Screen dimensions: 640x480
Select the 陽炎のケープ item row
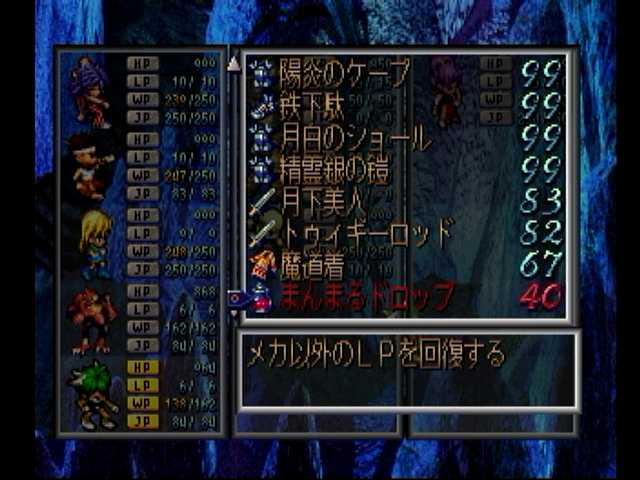pos(344,72)
